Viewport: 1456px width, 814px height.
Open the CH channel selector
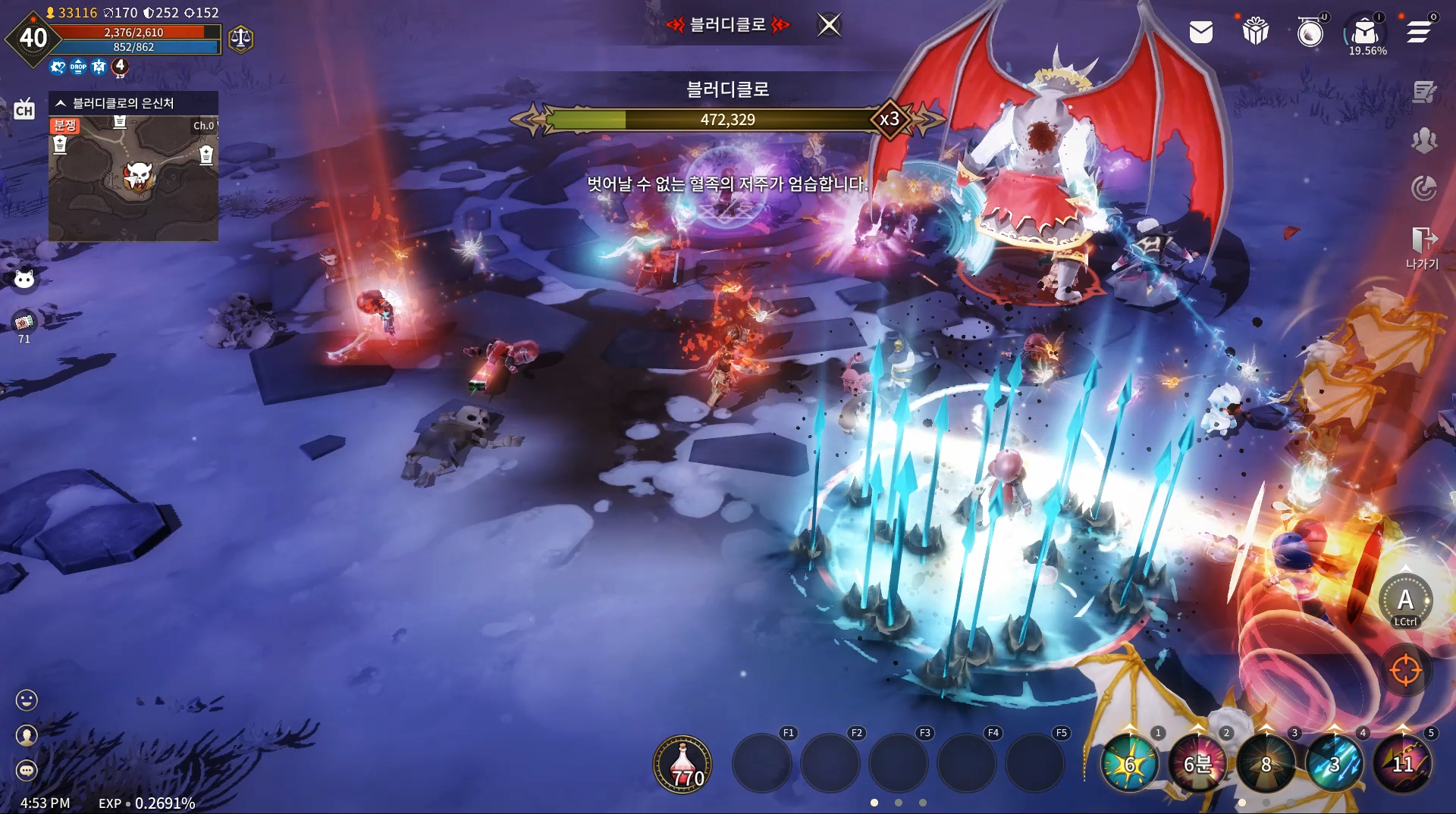click(x=24, y=110)
